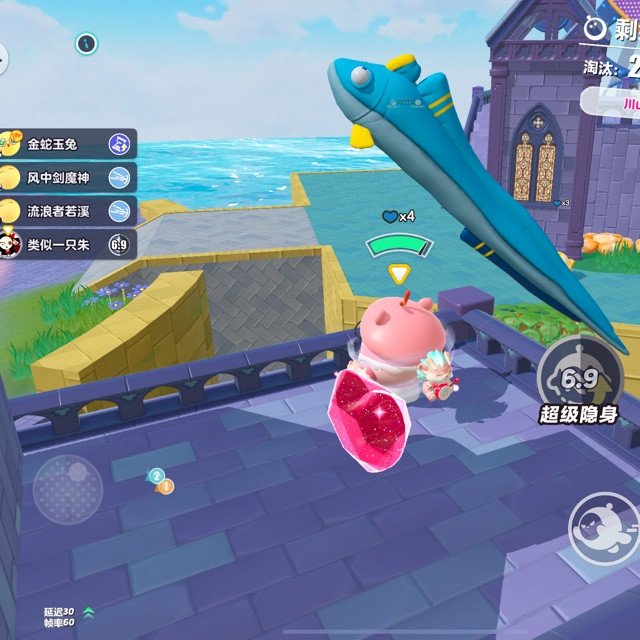Tap the ghost dash ability button

pos(603,527)
